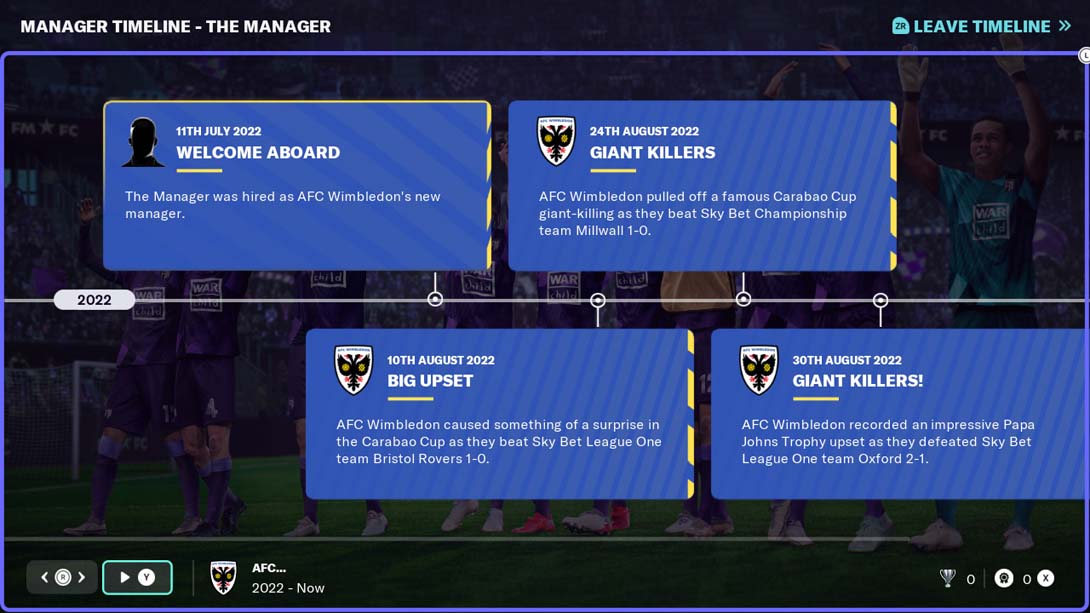Play the timeline animation
1090x613 pixels.
tap(137, 577)
